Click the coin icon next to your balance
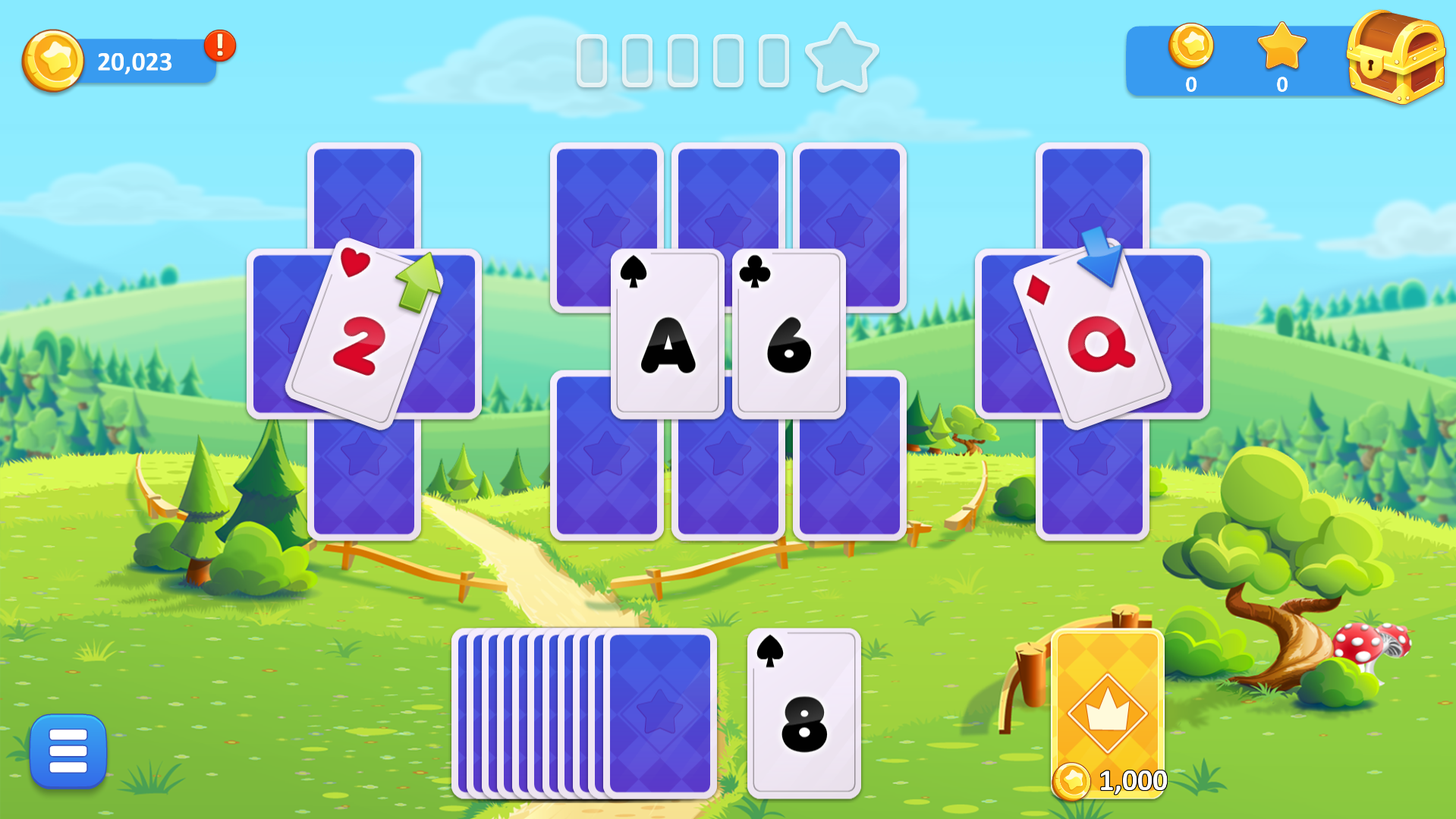Screen dimensions: 1456x819 point(53,60)
